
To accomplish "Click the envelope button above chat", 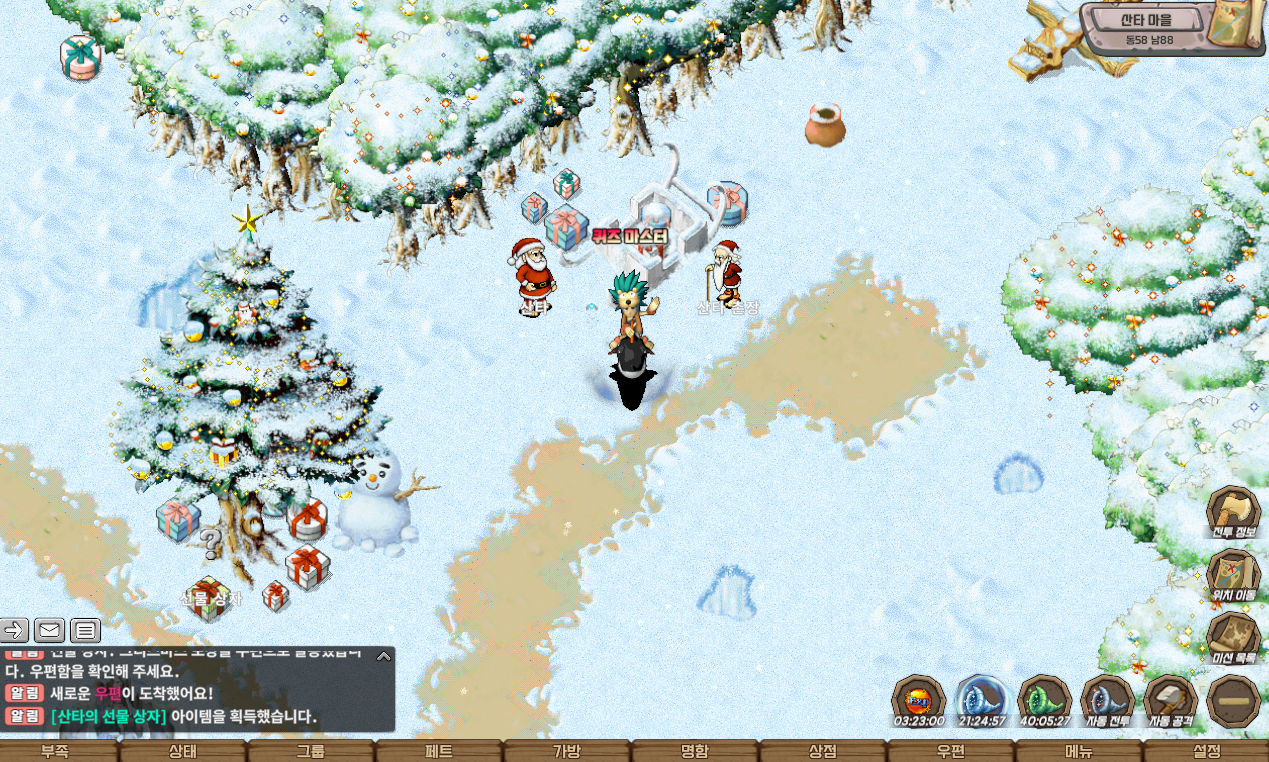I will (x=49, y=630).
